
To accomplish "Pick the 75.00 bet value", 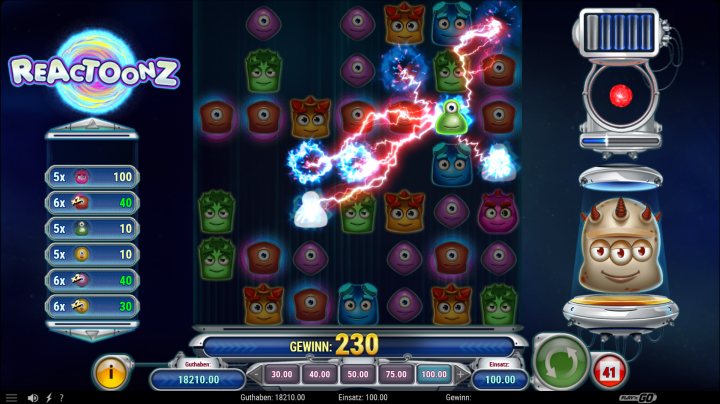I will (395, 374).
